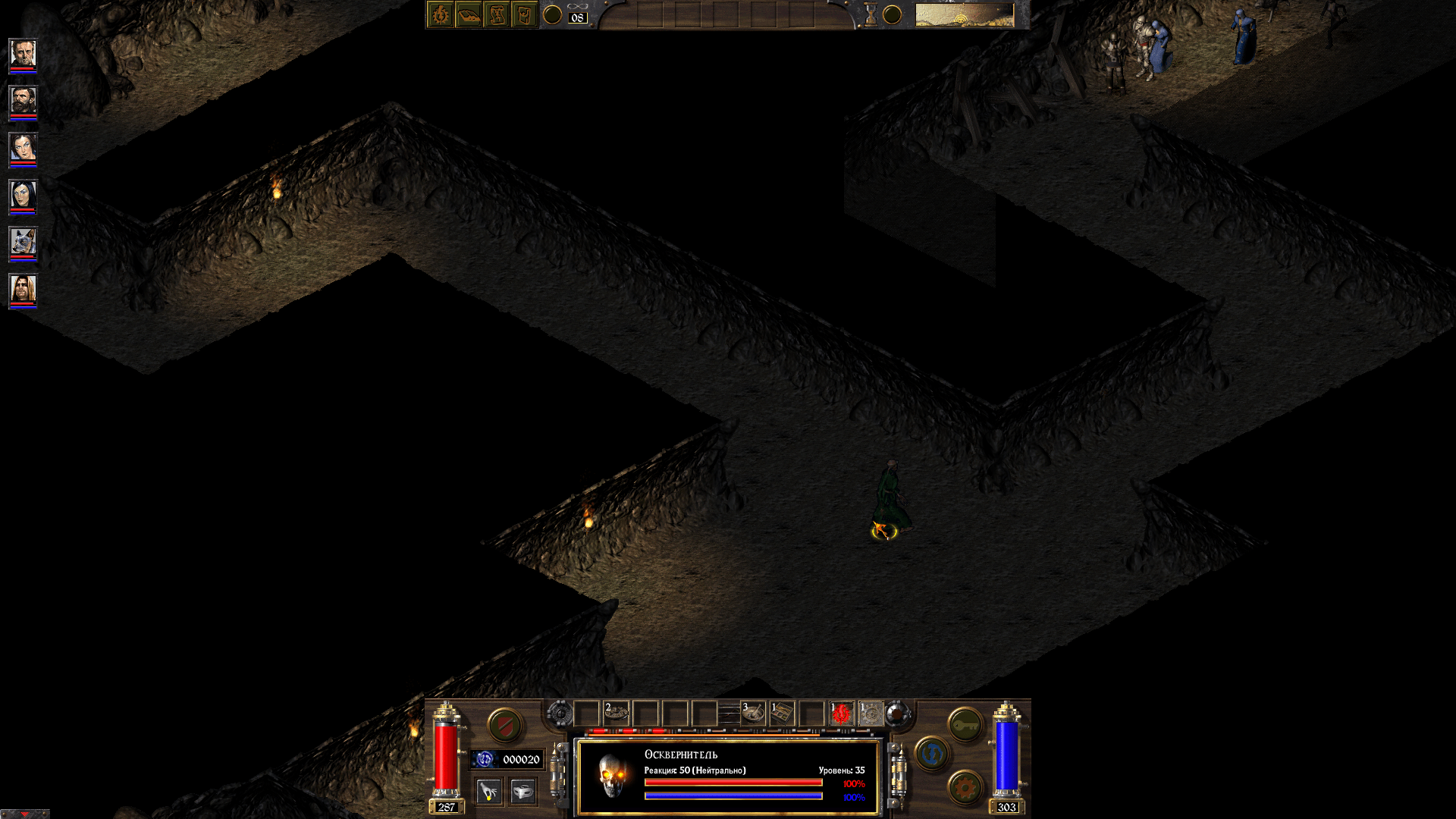Screen dimensions: 1456x819
Task: Open the logbook scroll icon
Action: tap(497, 15)
